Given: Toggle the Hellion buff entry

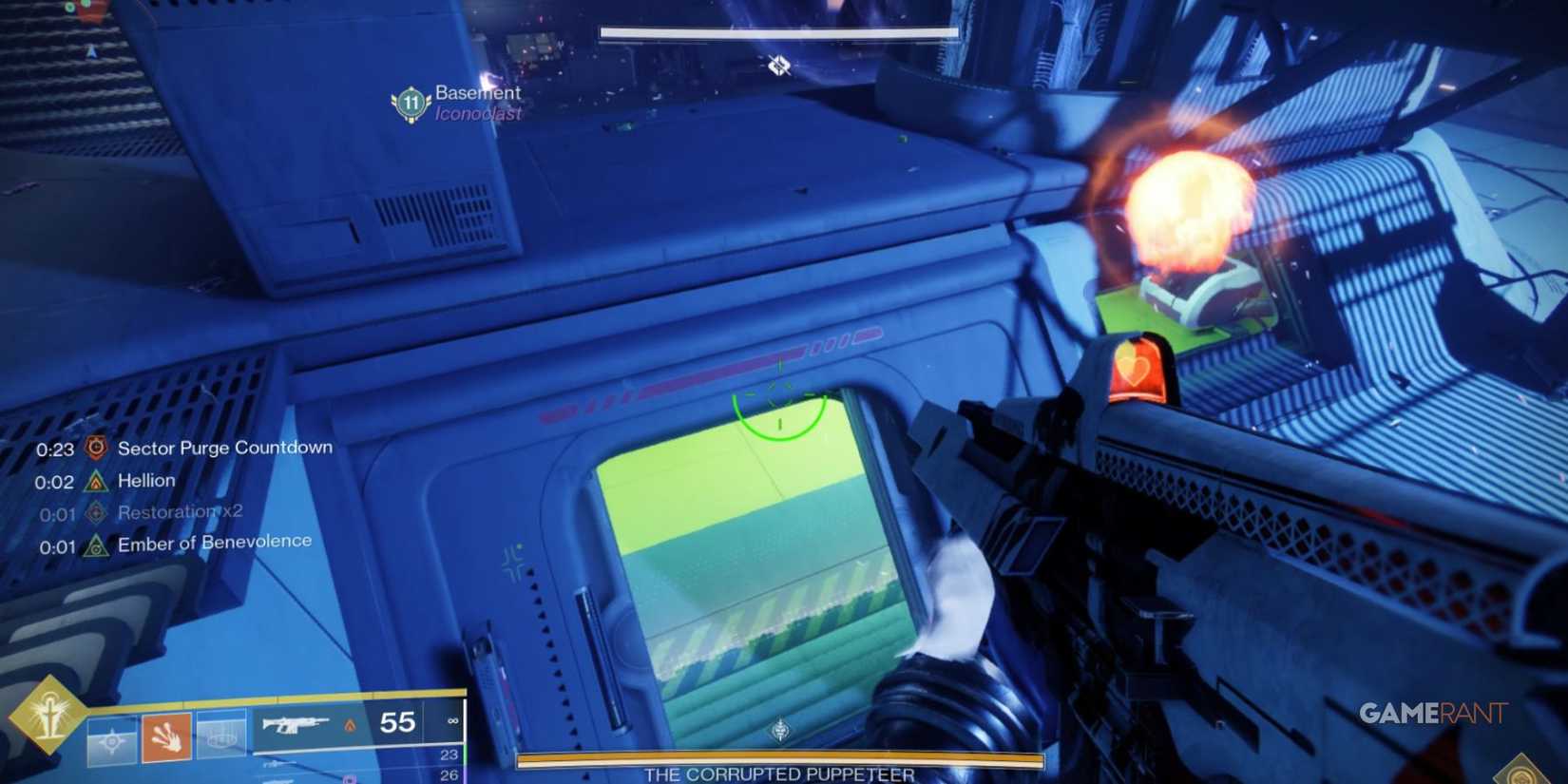Looking at the screenshot, I should coord(145,481).
